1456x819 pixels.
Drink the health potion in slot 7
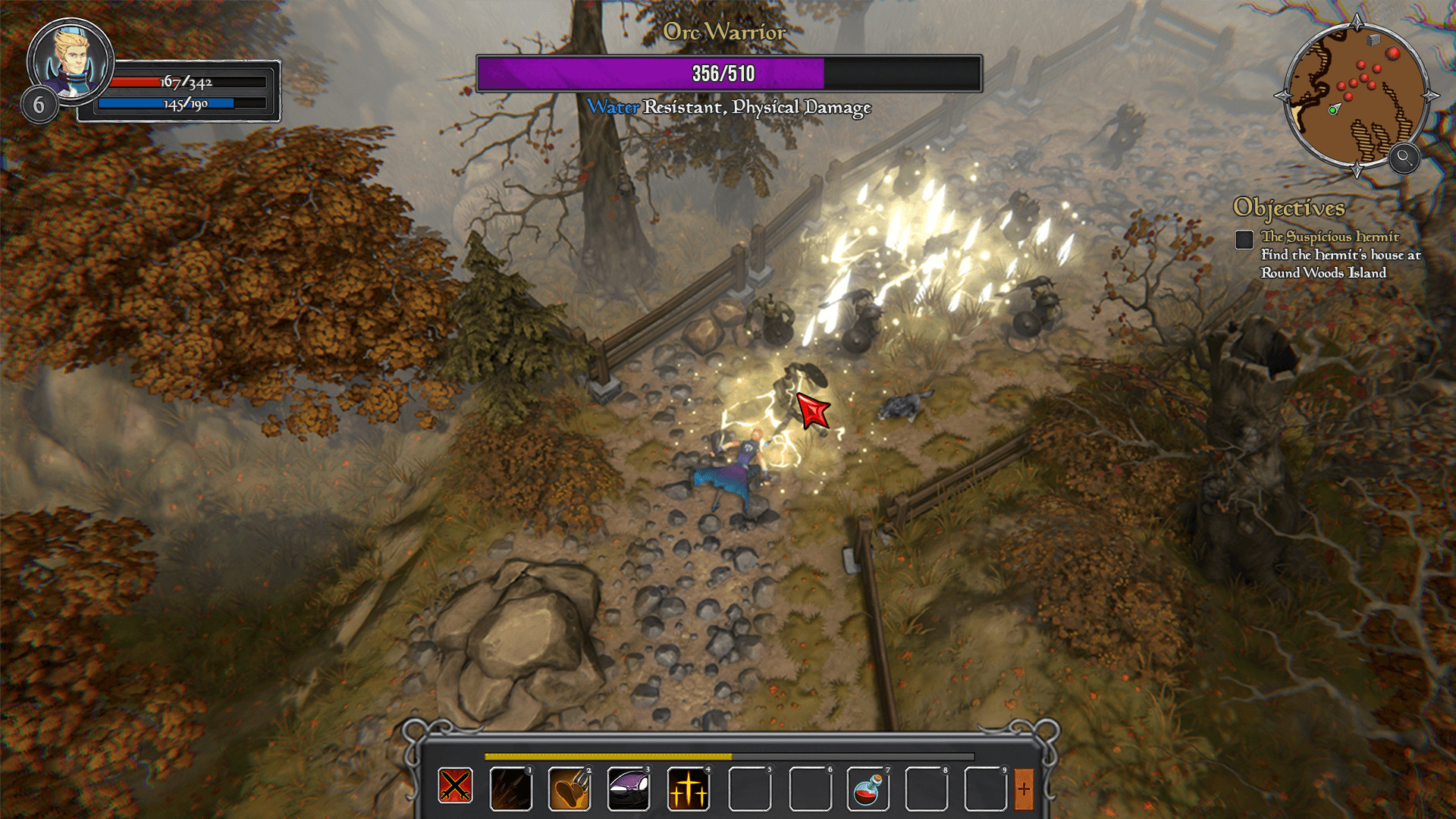pyautogui.click(x=868, y=787)
